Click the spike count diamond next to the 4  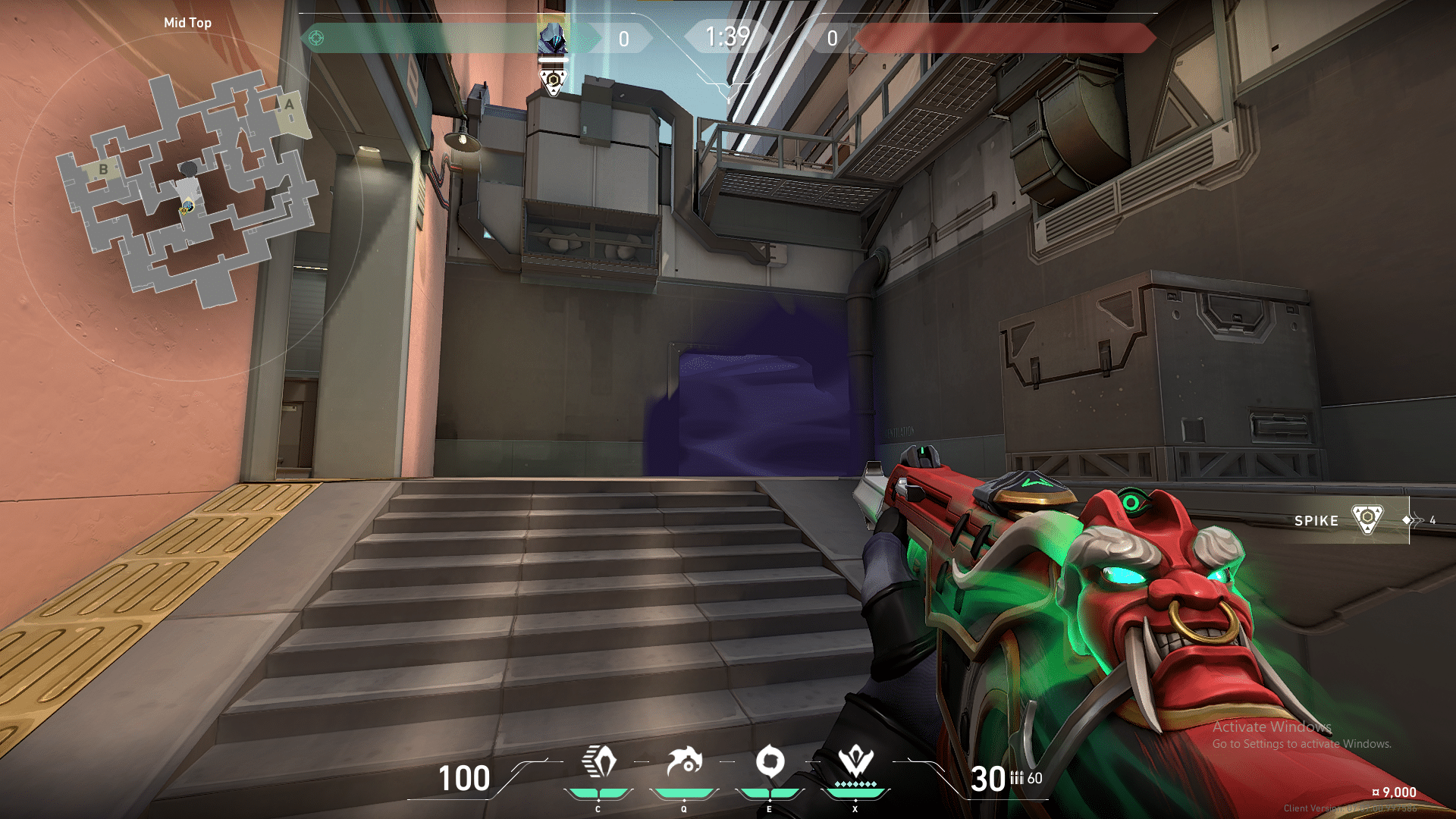pyautogui.click(x=1407, y=520)
